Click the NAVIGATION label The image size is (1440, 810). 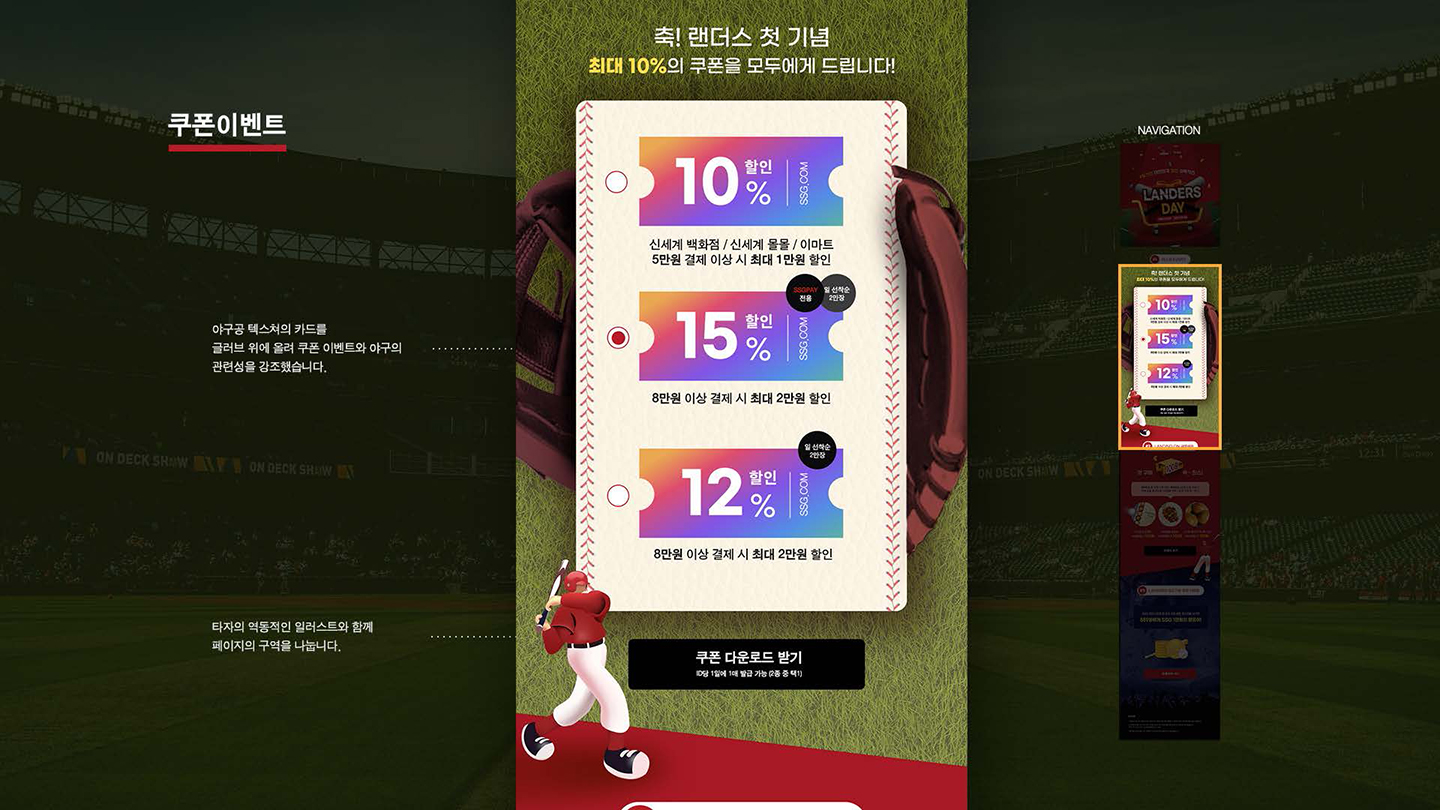tap(1168, 130)
